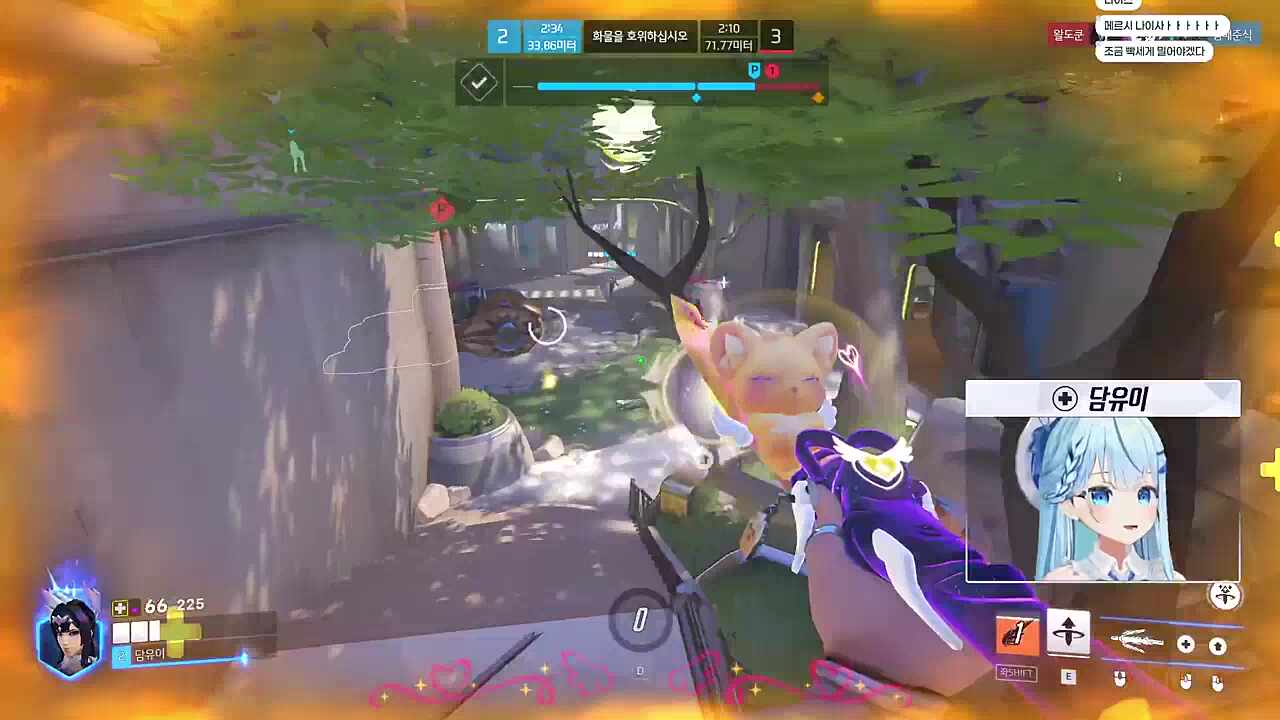Click the healing beam plus icon
Image resolution: width=1280 pixels, height=720 pixels.
[1185, 645]
